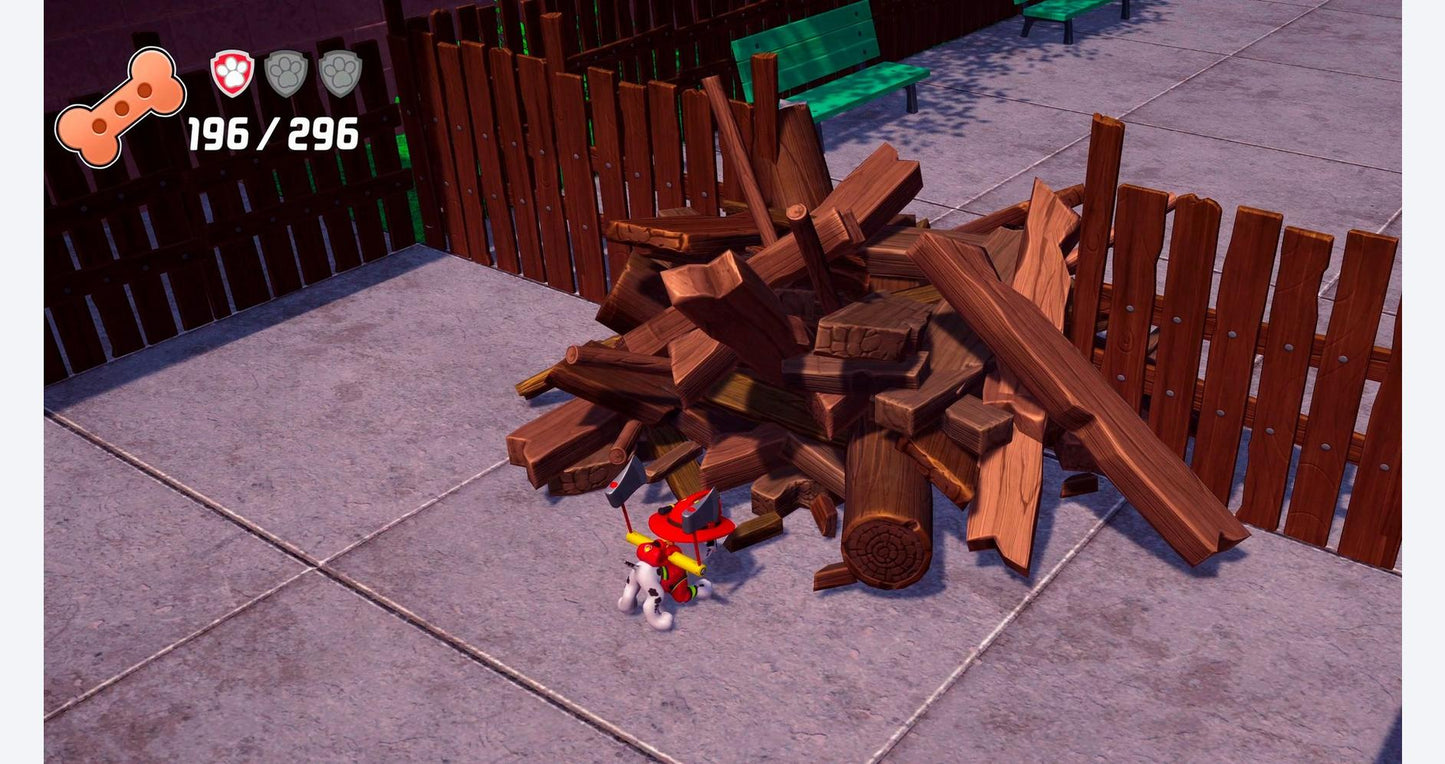1445x764 pixels.
Task: Click the second grey paw shield badge
Action: point(342,74)
